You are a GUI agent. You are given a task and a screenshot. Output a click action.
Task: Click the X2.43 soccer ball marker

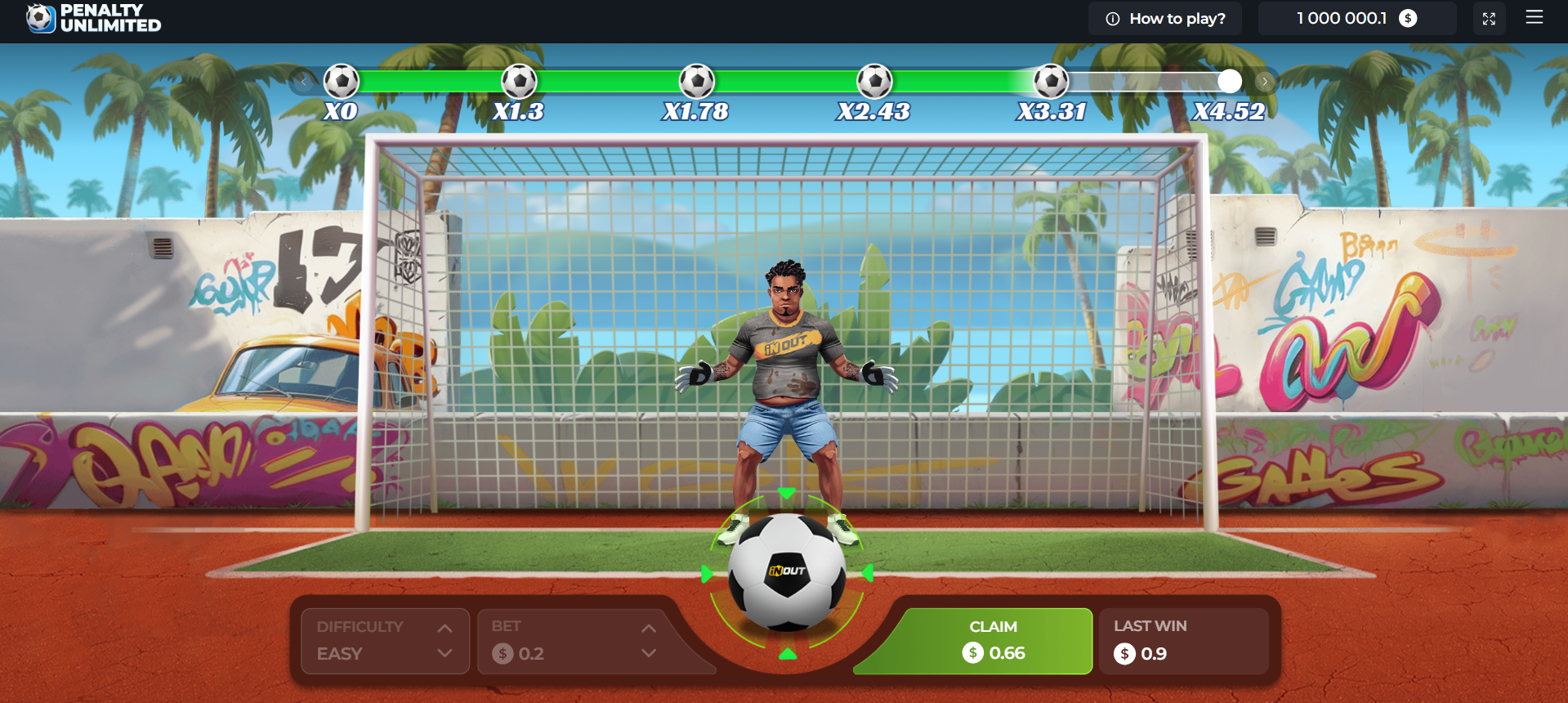tap(875, 81)
